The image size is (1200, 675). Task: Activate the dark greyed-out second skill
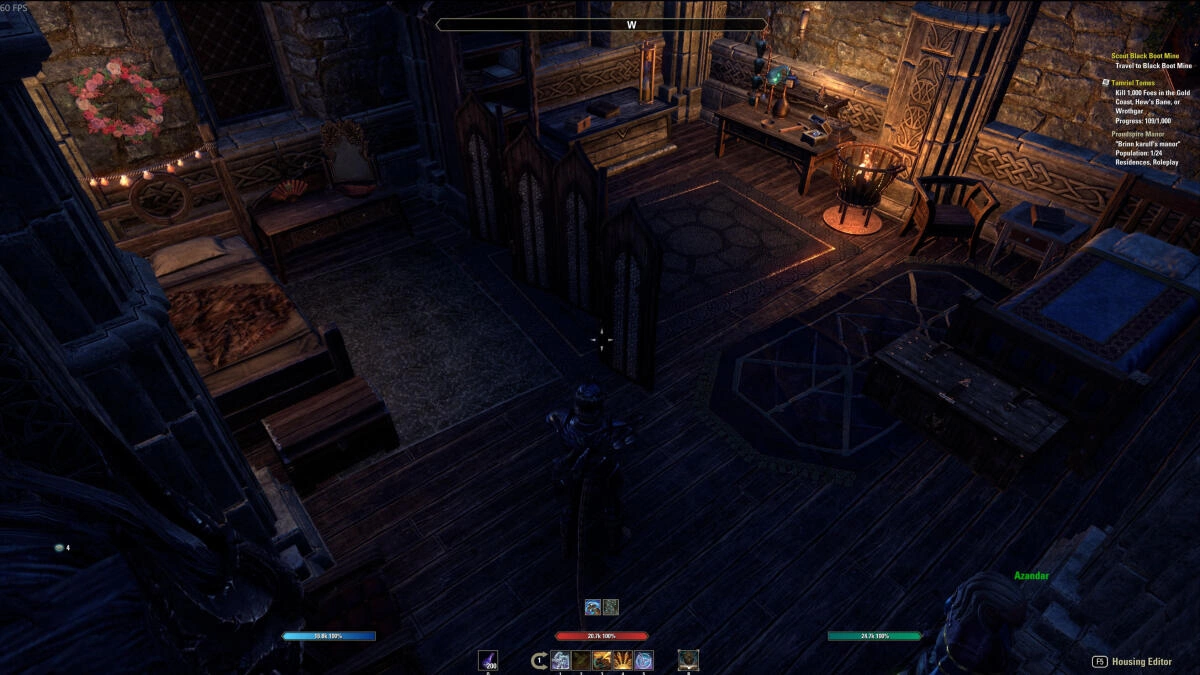click(581, 660)
